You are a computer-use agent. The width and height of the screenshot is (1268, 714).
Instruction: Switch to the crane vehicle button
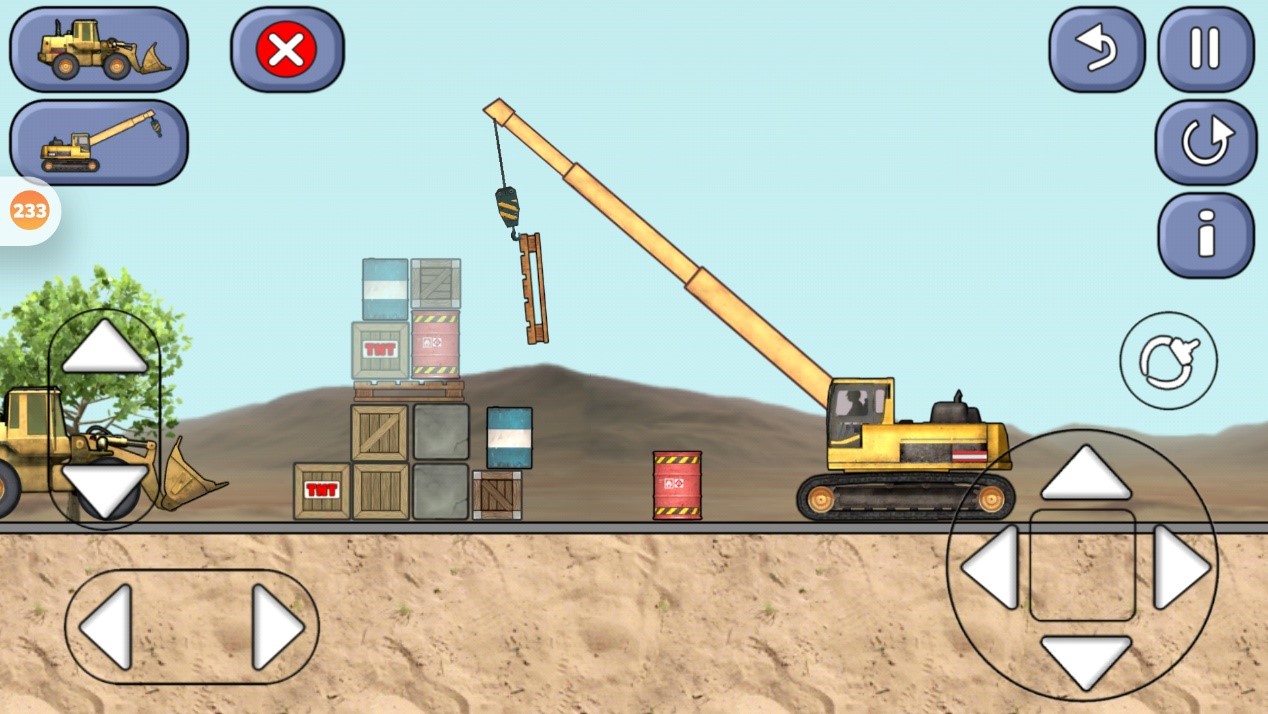pyautogui.click(x=99, y=142)
